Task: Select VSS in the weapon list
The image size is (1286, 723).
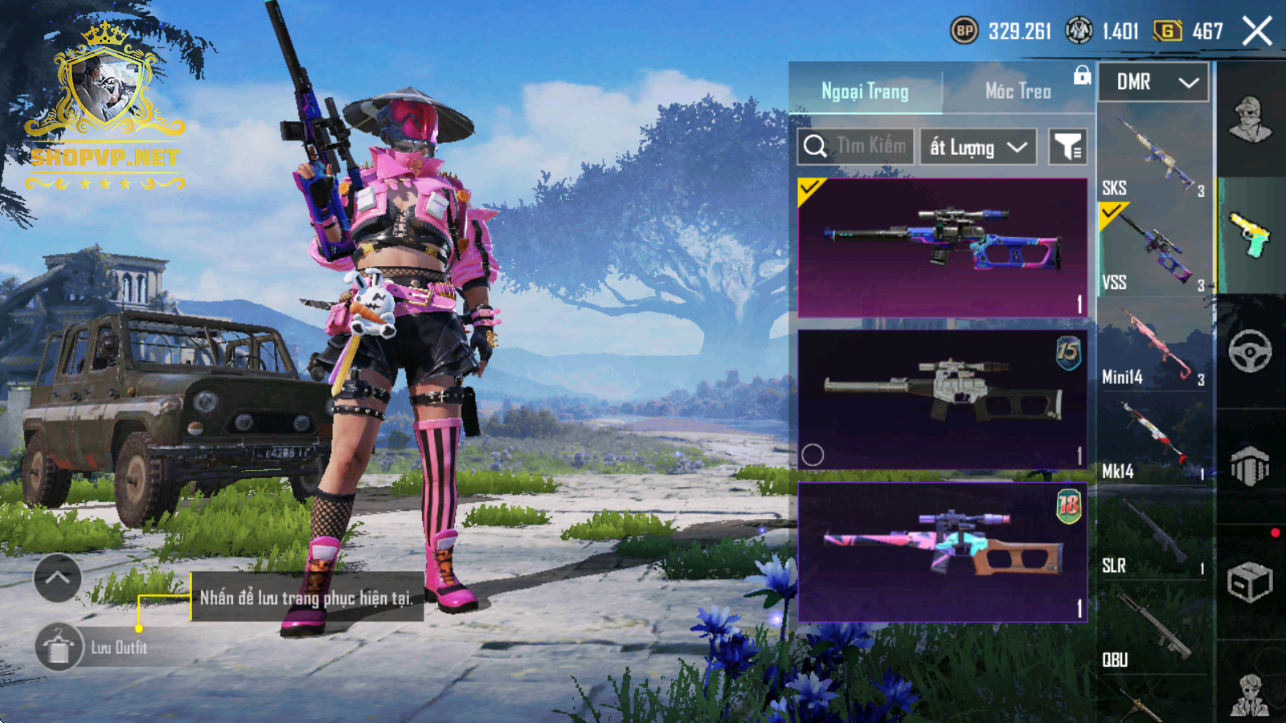Action: [x=1155, y=248]
